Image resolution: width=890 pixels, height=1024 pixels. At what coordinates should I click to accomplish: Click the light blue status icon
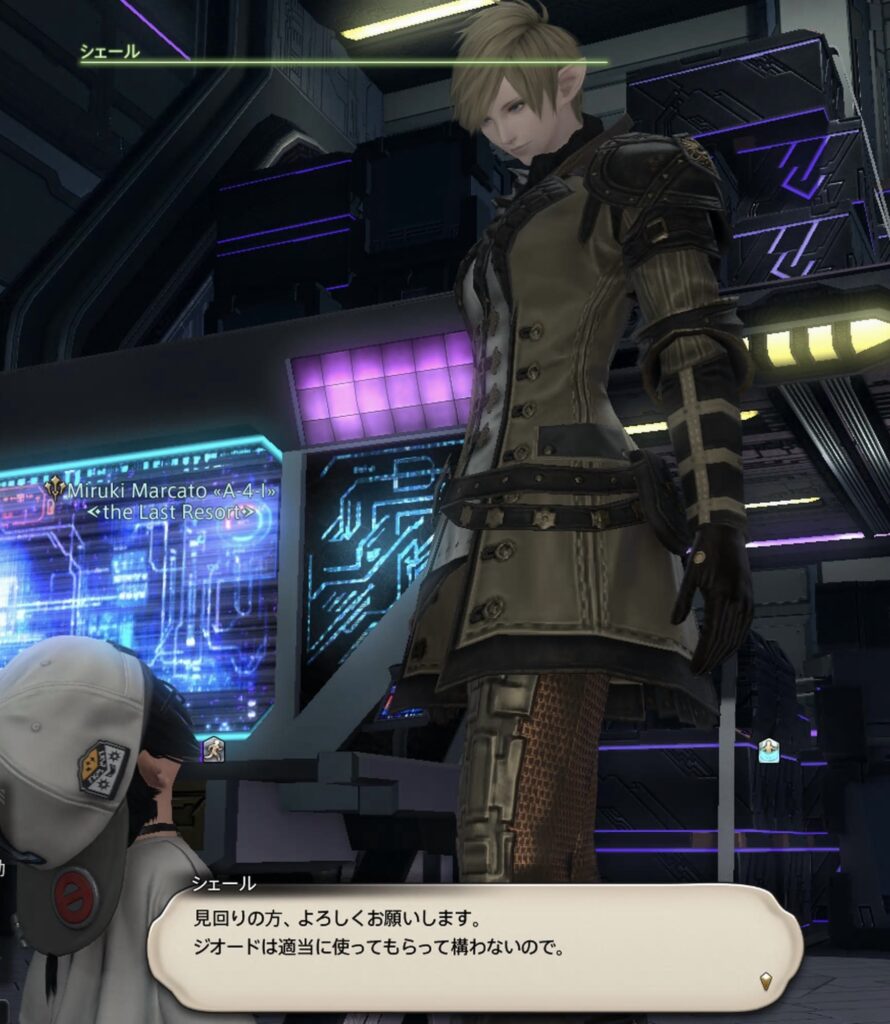(x=768, y=750)
